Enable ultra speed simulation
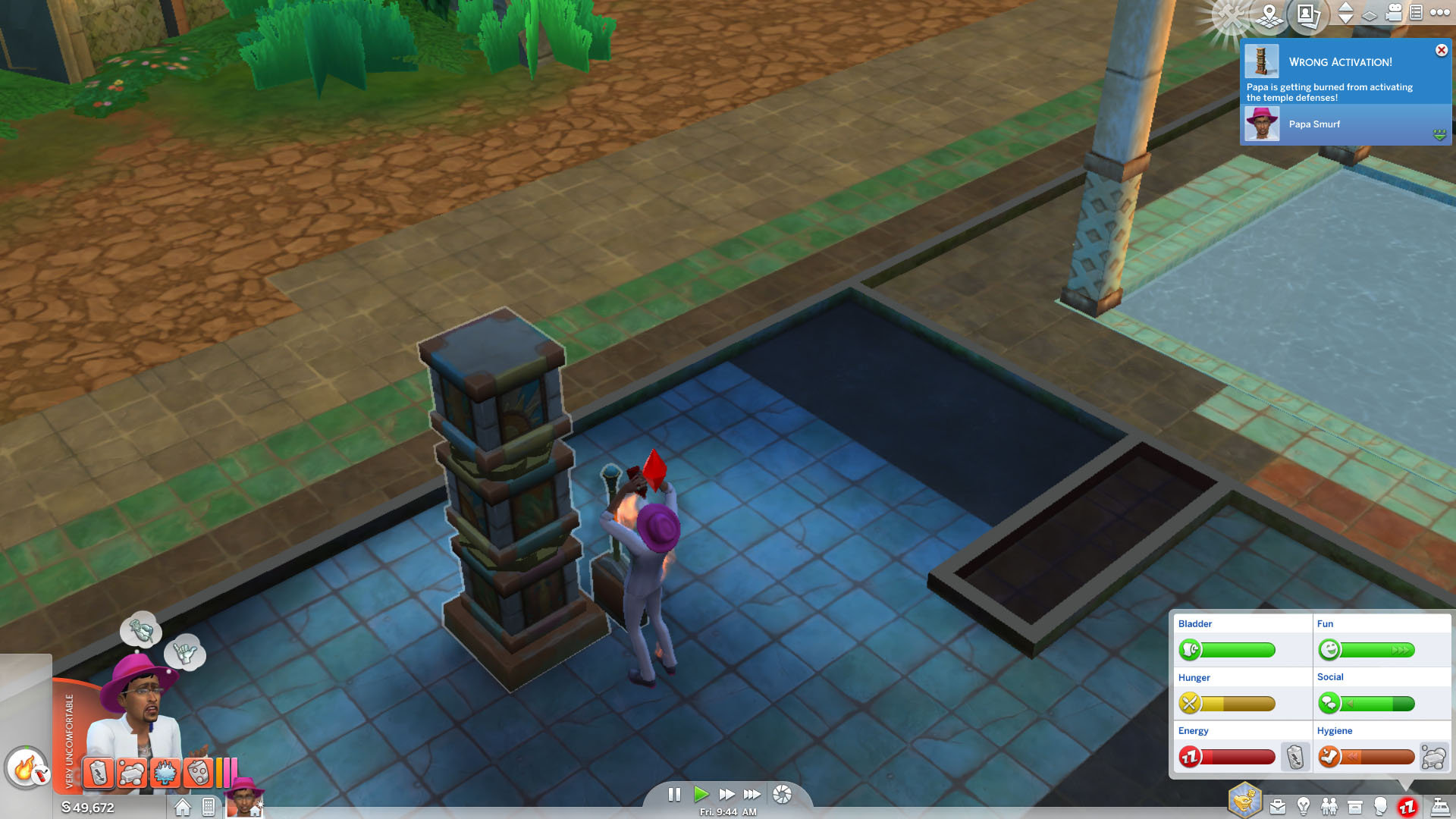Screen dimensions: 1456x819 (753, 795)
